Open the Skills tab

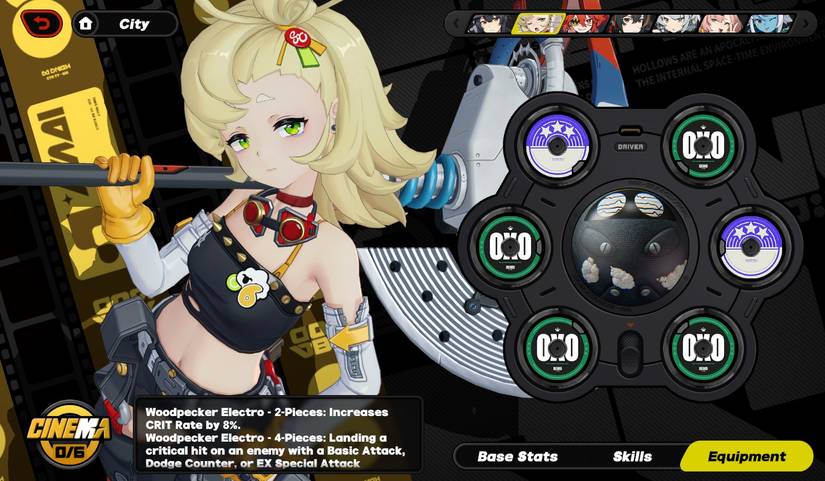pos(632,457)
